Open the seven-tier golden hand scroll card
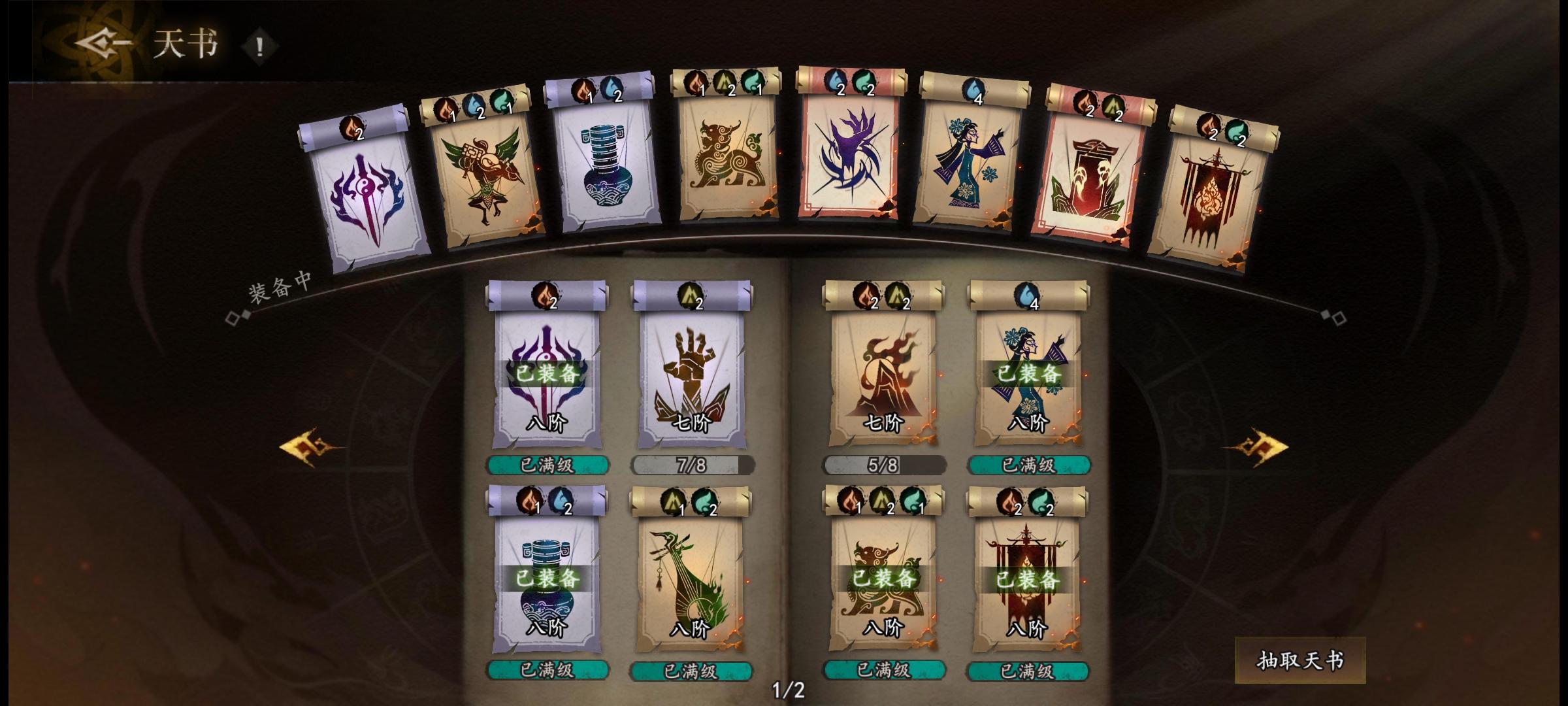1568x706 pixels. (689, 379)
